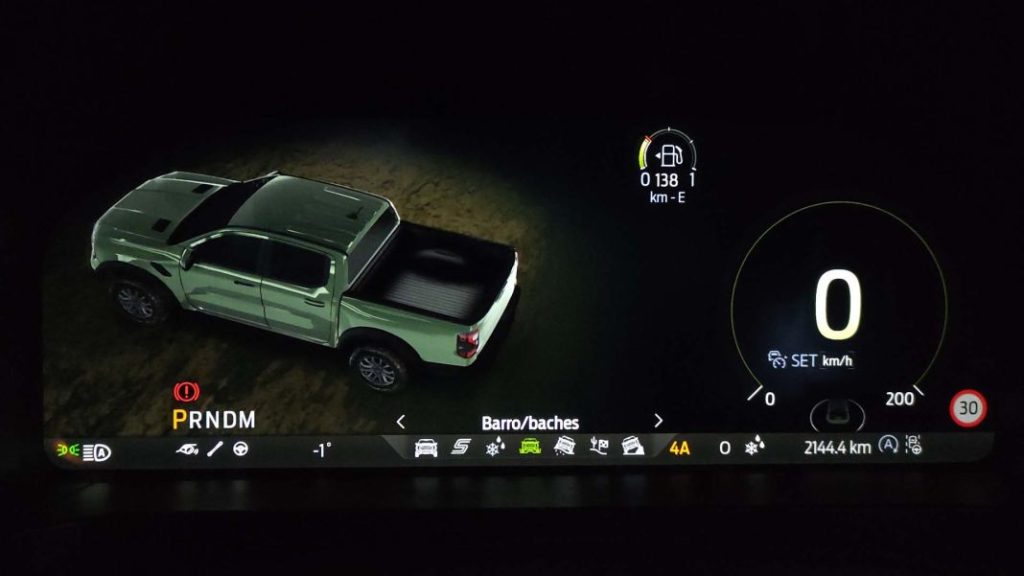The height and width of the screenshot is (576, 1024).
Task: Click the right arrow beside Barro/baches
Action: tap(658, 421)
